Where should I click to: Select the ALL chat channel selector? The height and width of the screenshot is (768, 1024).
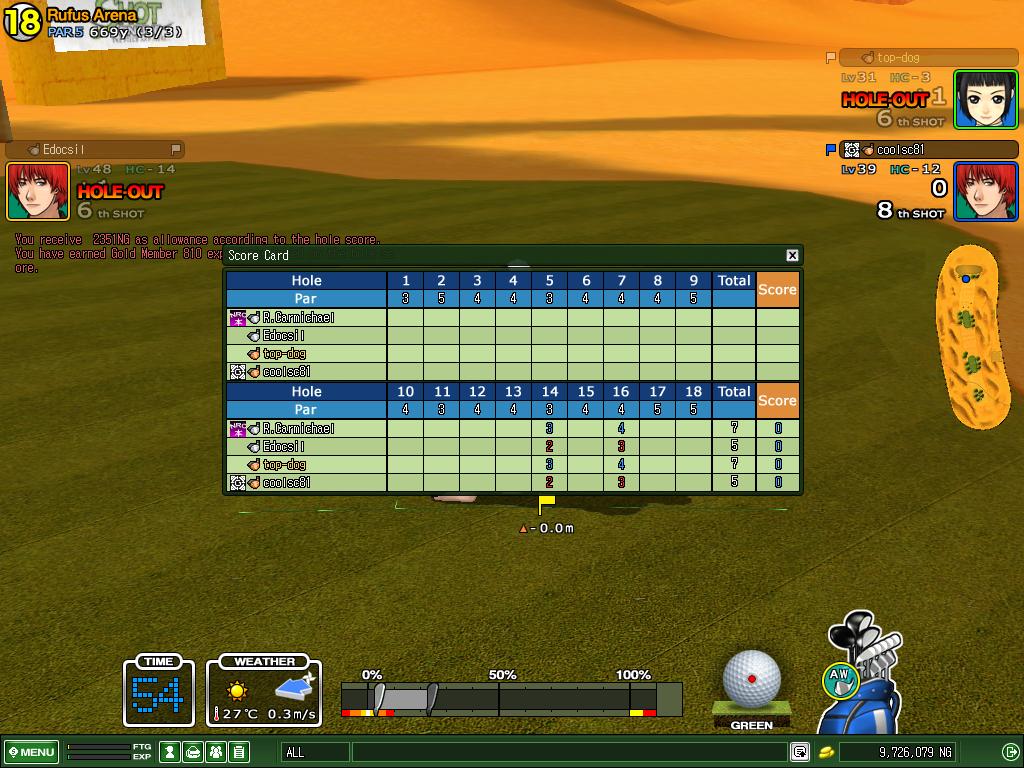coord(316,752)
